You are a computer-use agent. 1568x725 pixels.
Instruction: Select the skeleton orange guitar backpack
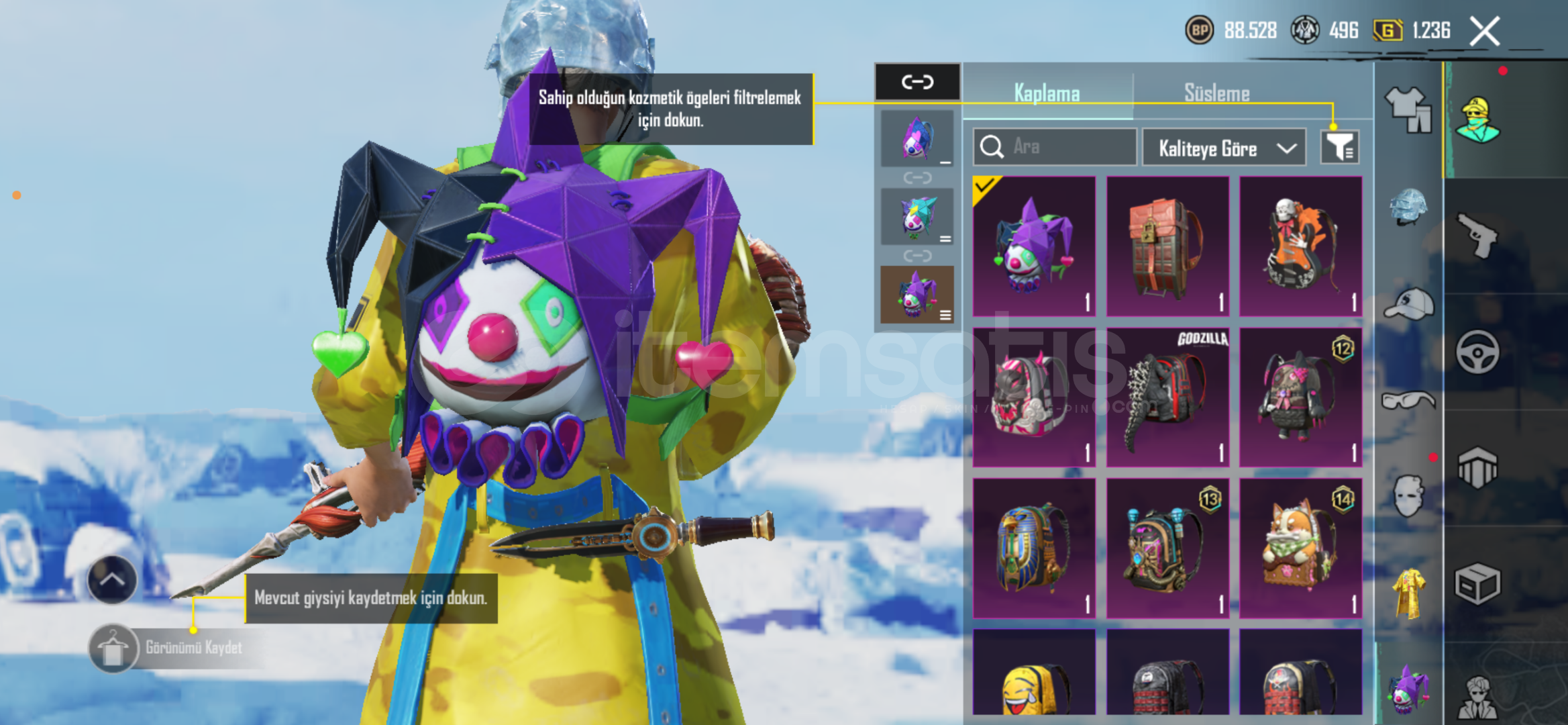tap(1300, 246)
